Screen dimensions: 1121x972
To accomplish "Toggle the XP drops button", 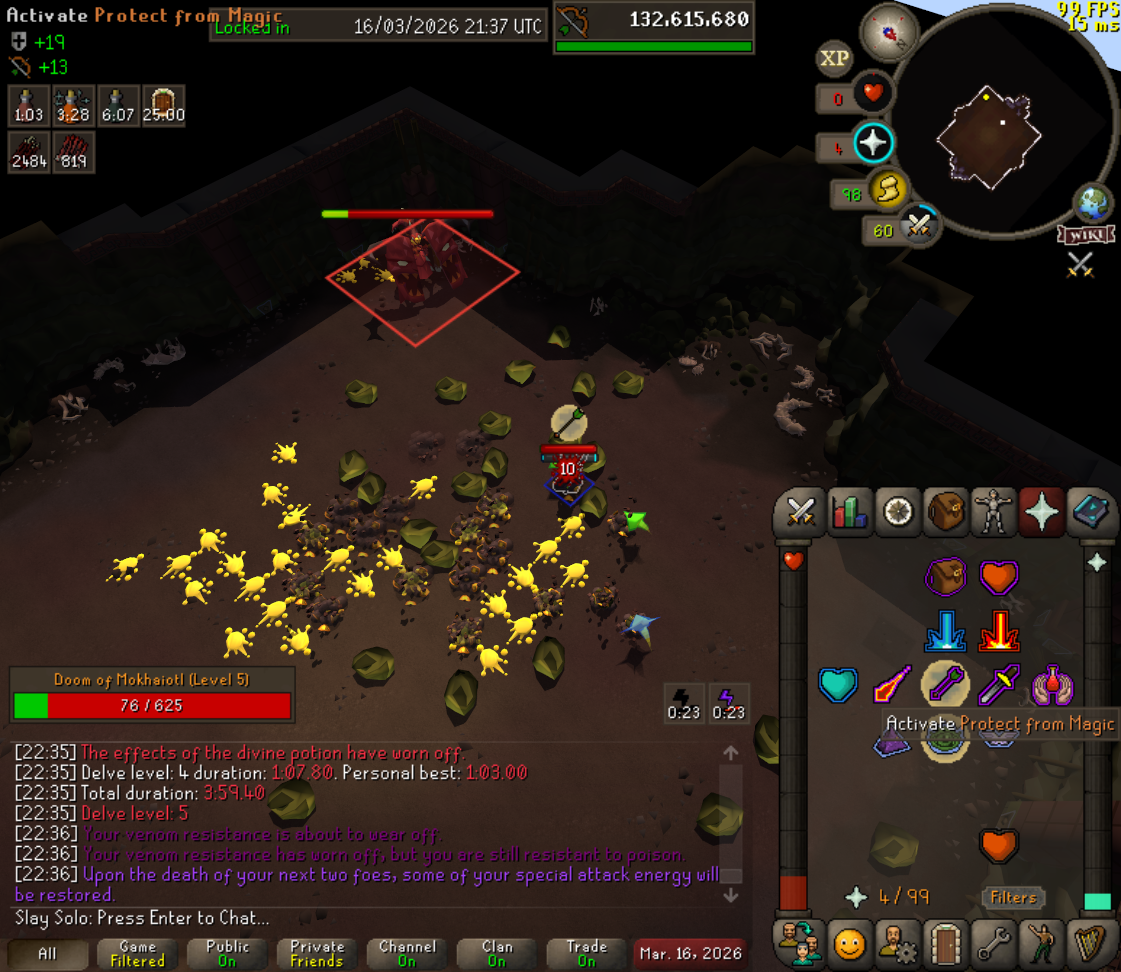I will 834,59.
